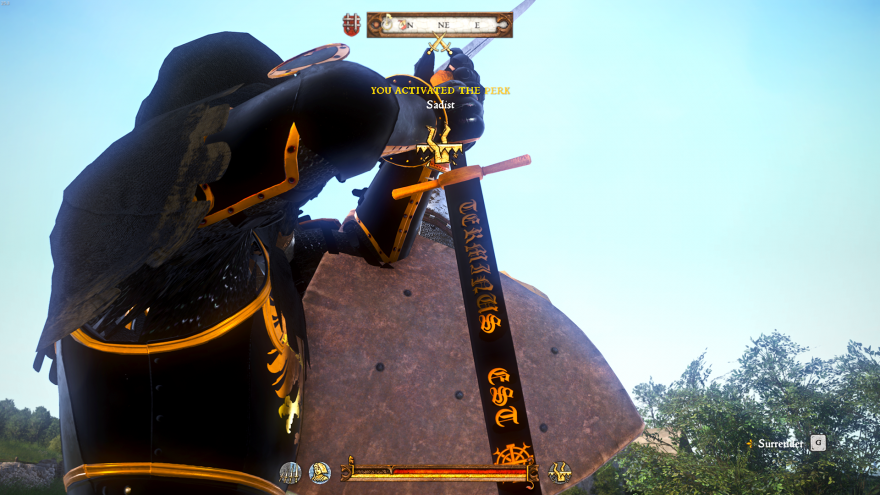Click the crossed swords combat marker

click(x=438, y=45)
